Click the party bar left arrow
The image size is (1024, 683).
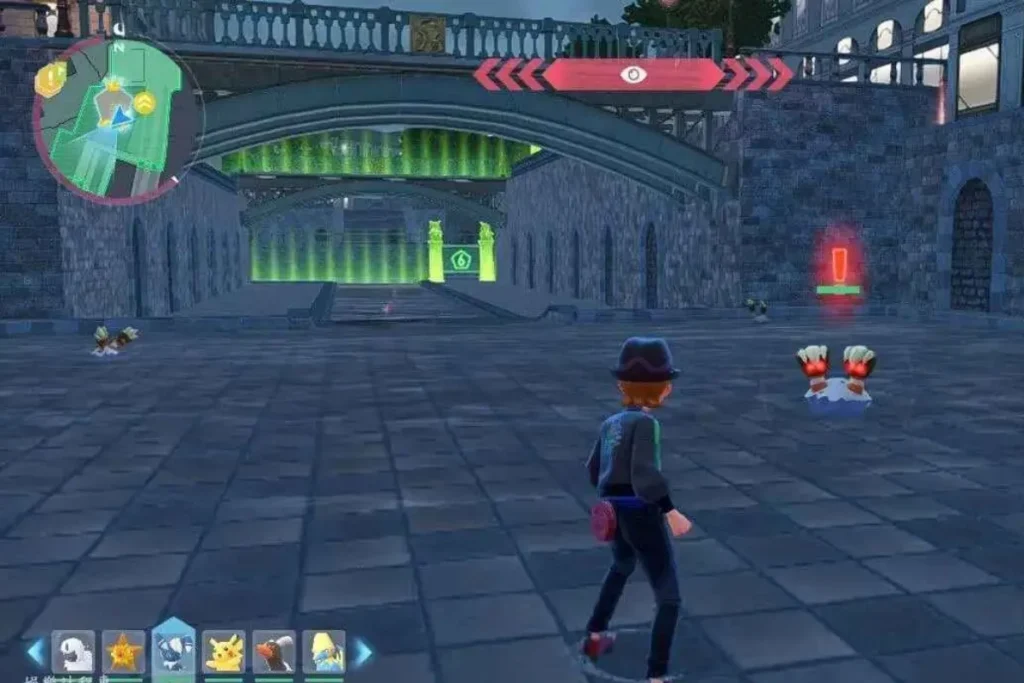tap(35, 652)
